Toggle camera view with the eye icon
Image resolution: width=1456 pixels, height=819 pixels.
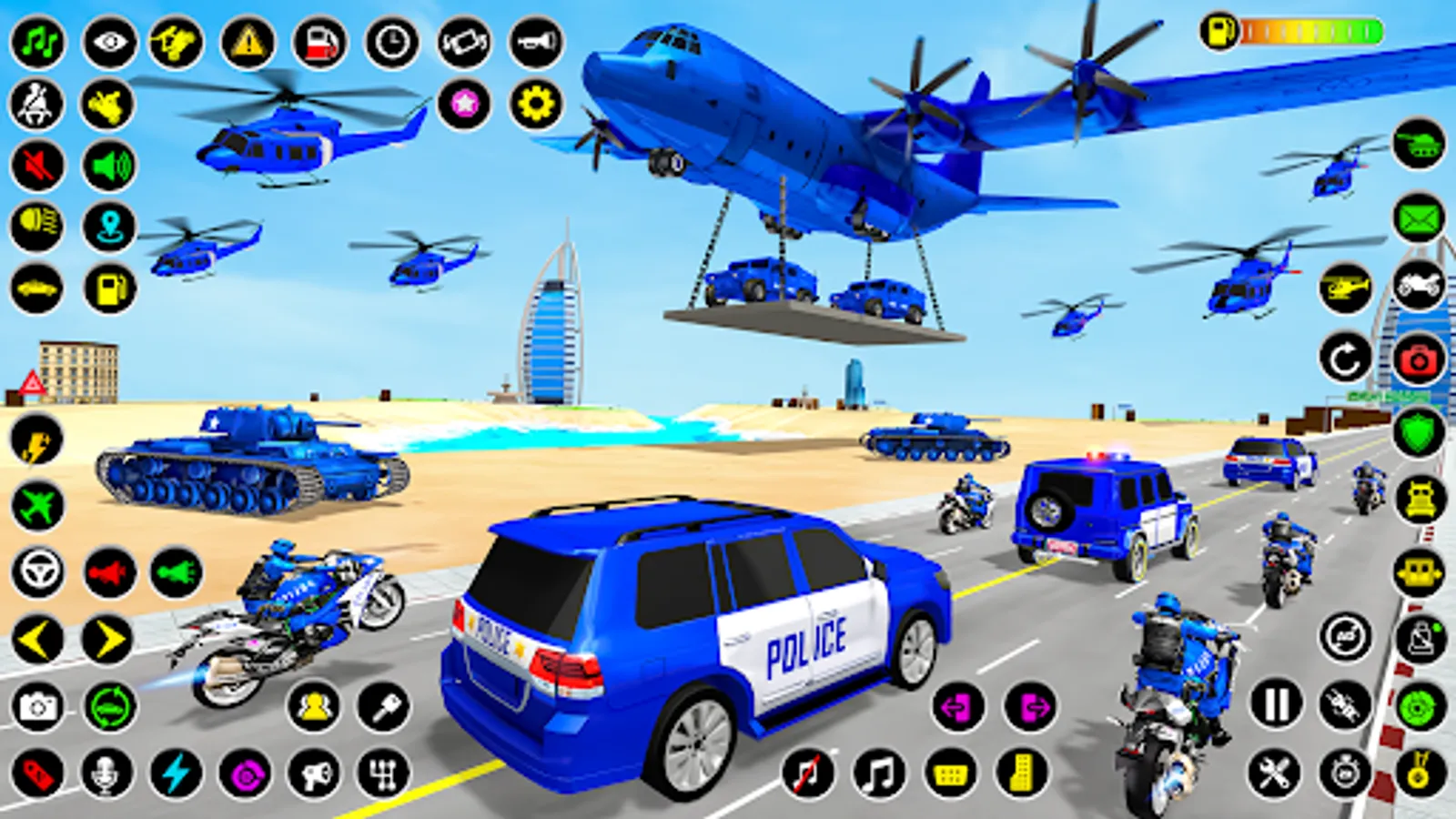click(x=109, y=41)
